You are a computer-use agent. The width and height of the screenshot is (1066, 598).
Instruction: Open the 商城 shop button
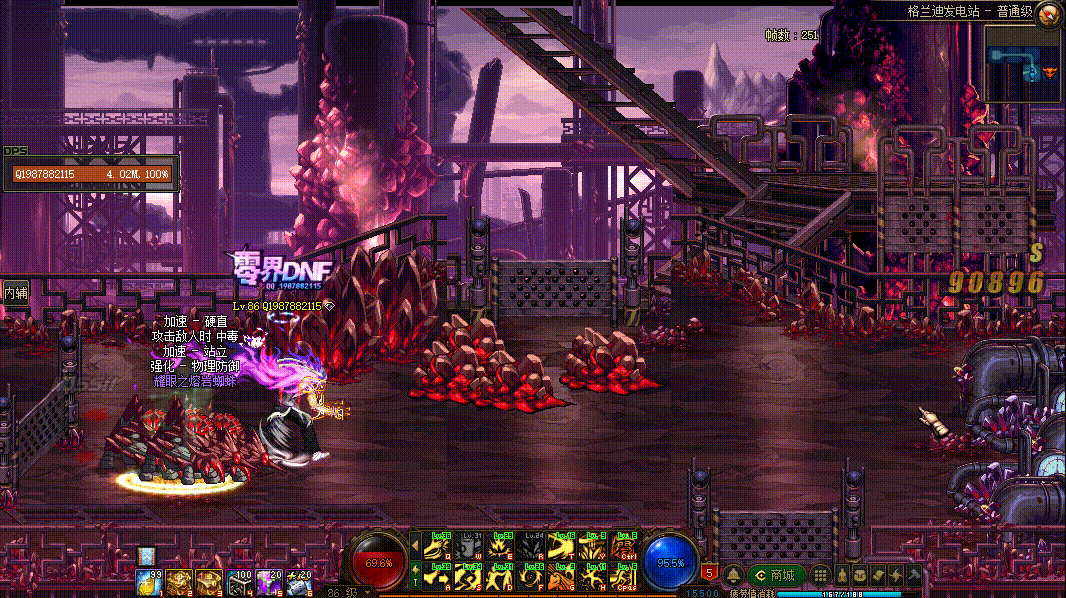[776, 575]
